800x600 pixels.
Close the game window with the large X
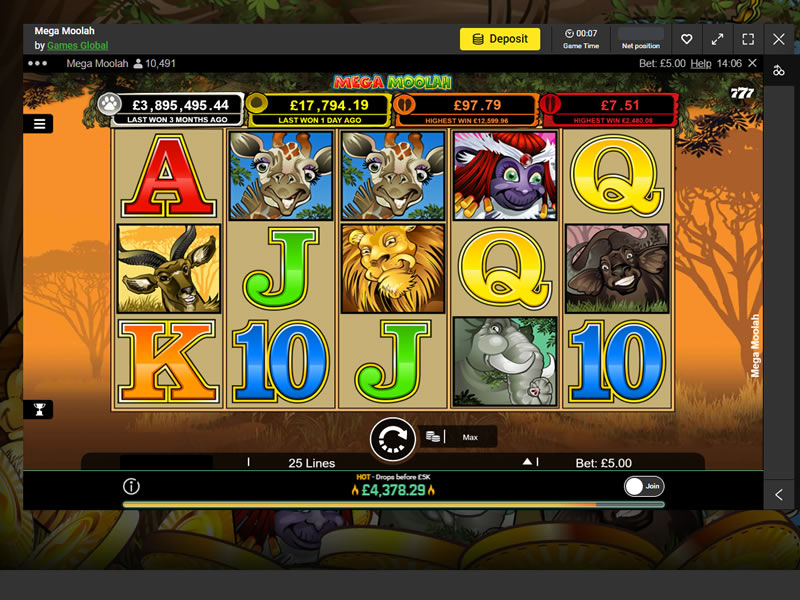click(x=779, y=39)
